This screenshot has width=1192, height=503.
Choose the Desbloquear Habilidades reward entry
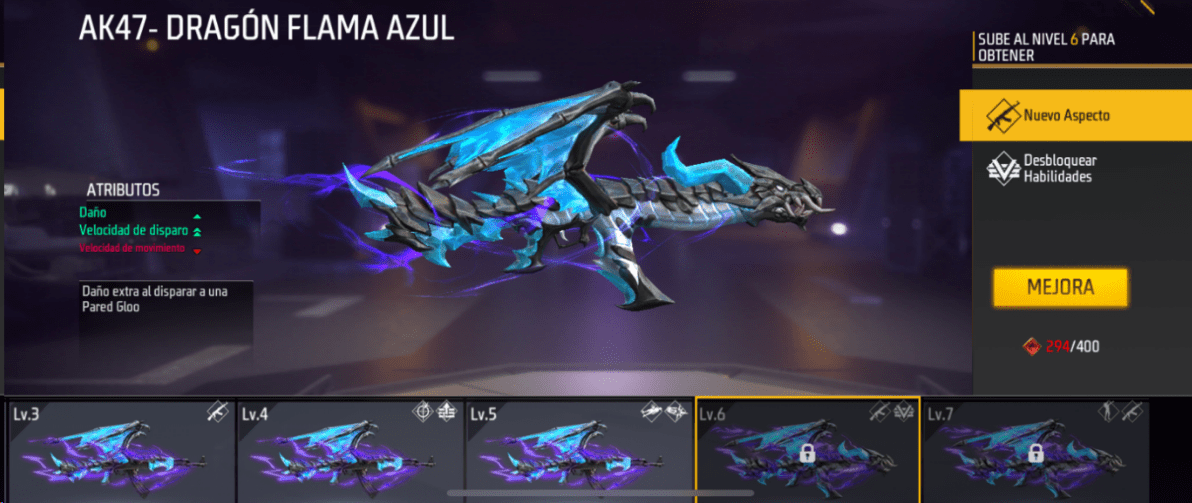[x=1074, y=168]
